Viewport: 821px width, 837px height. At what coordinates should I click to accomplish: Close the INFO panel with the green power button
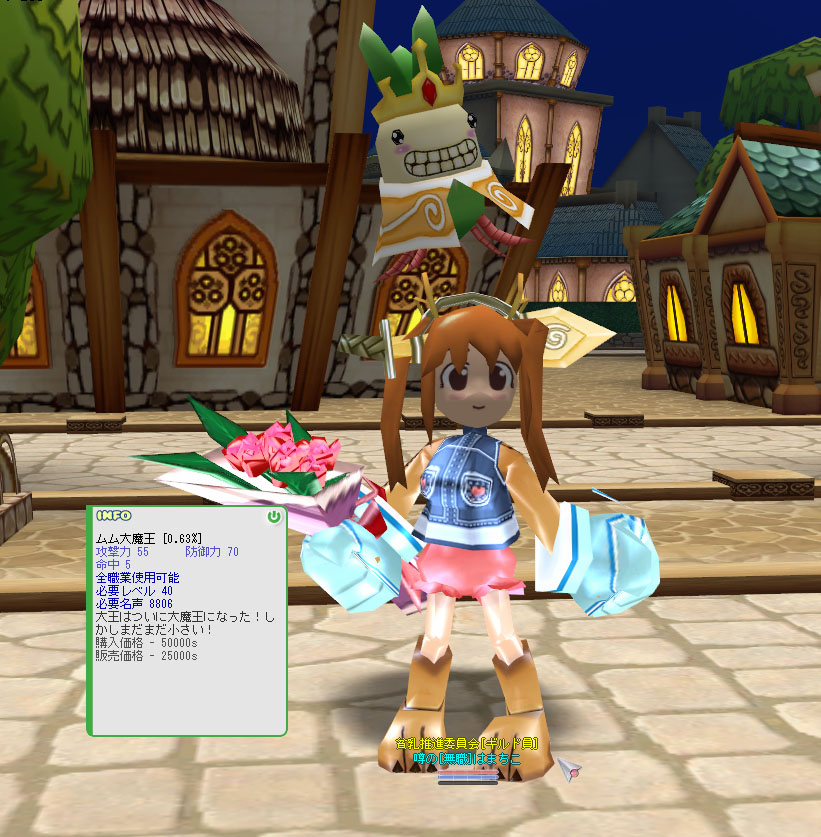(x=274, y=517)
